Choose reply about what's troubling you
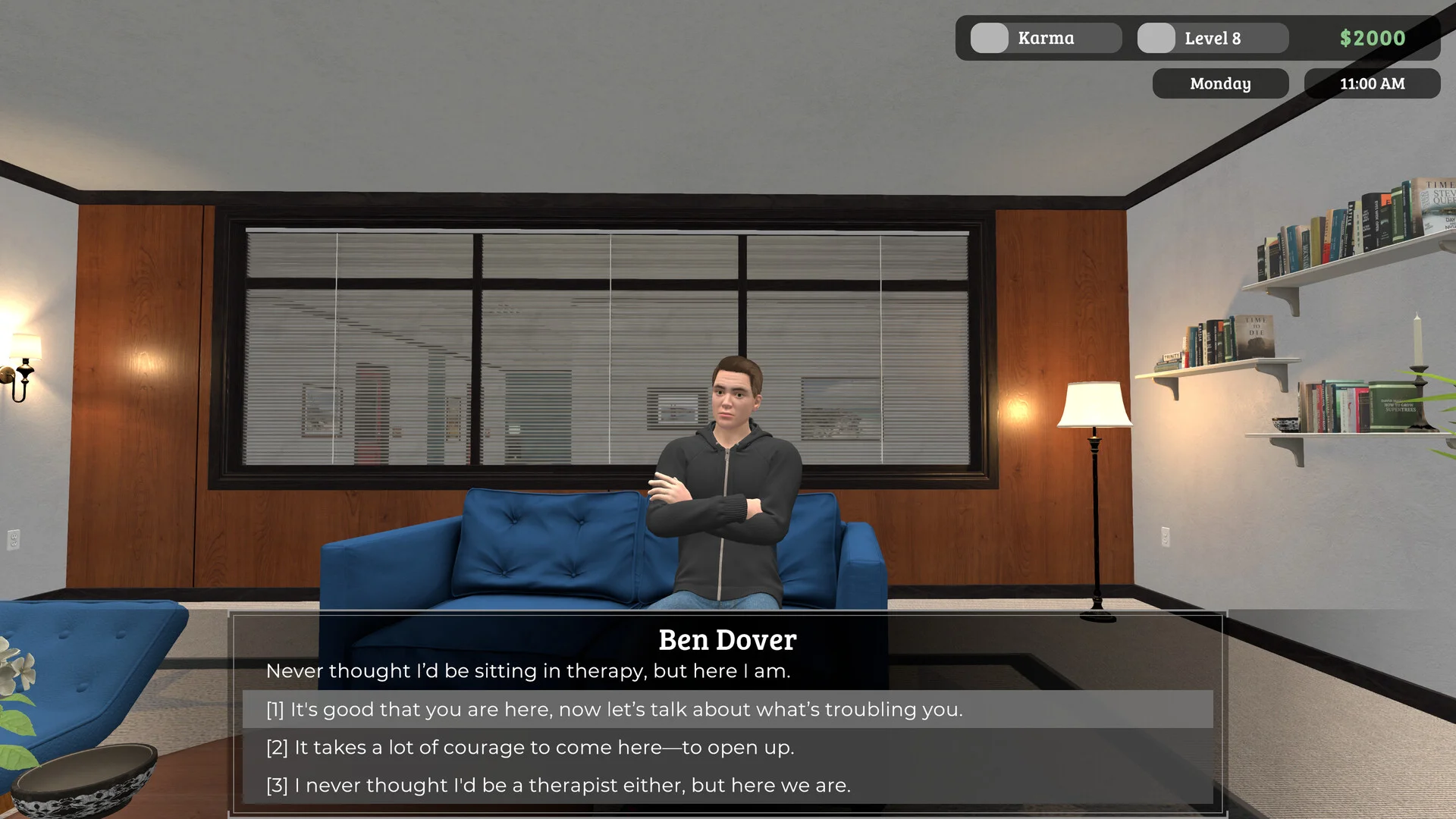The width and height of the screenshot is (1456, 819). coord(614,710)
